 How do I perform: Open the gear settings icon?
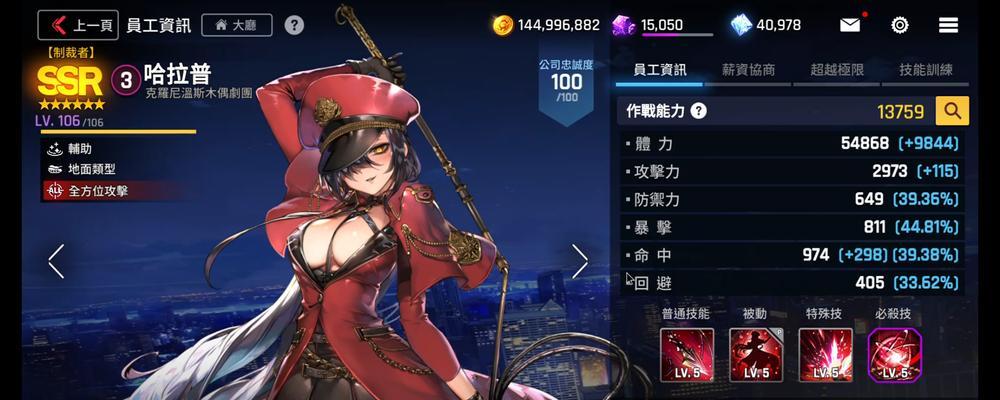899,25
